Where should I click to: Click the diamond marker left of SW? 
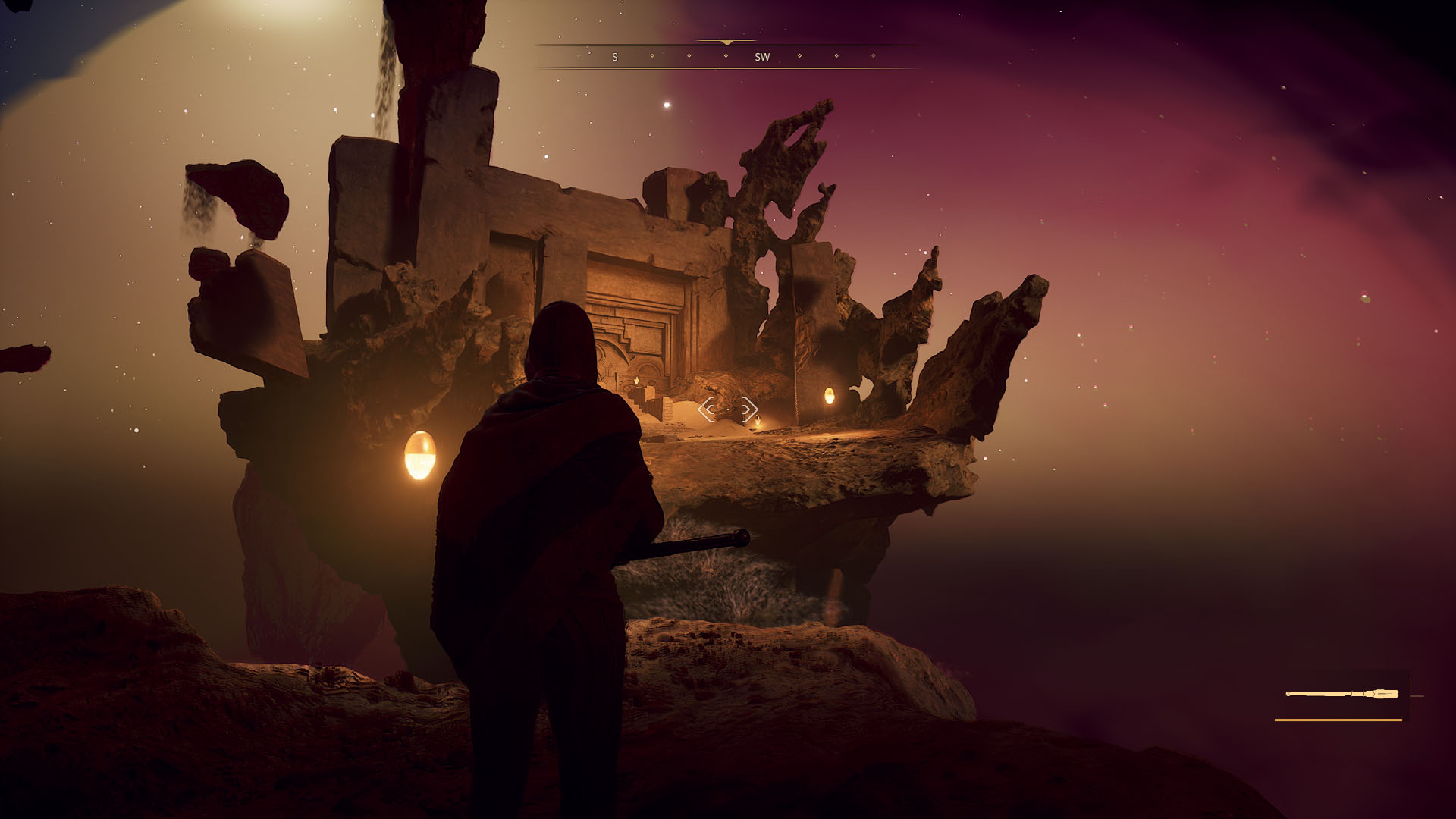click(726, 56)
